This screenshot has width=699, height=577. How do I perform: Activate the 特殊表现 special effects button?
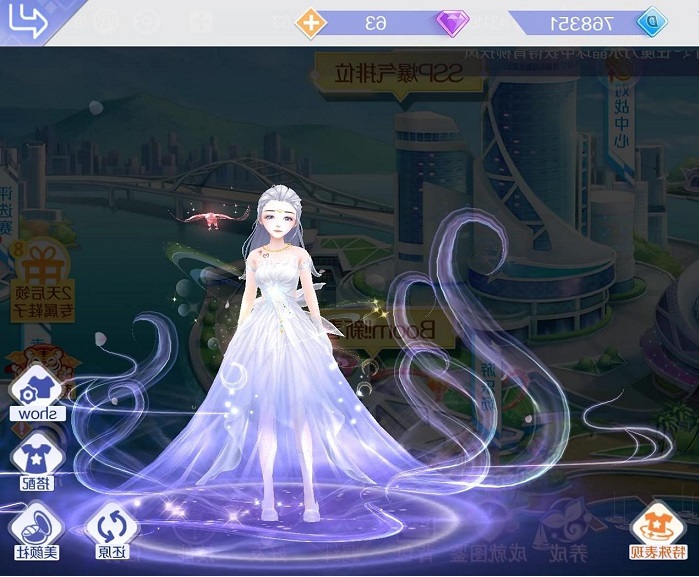pos(660,532)
